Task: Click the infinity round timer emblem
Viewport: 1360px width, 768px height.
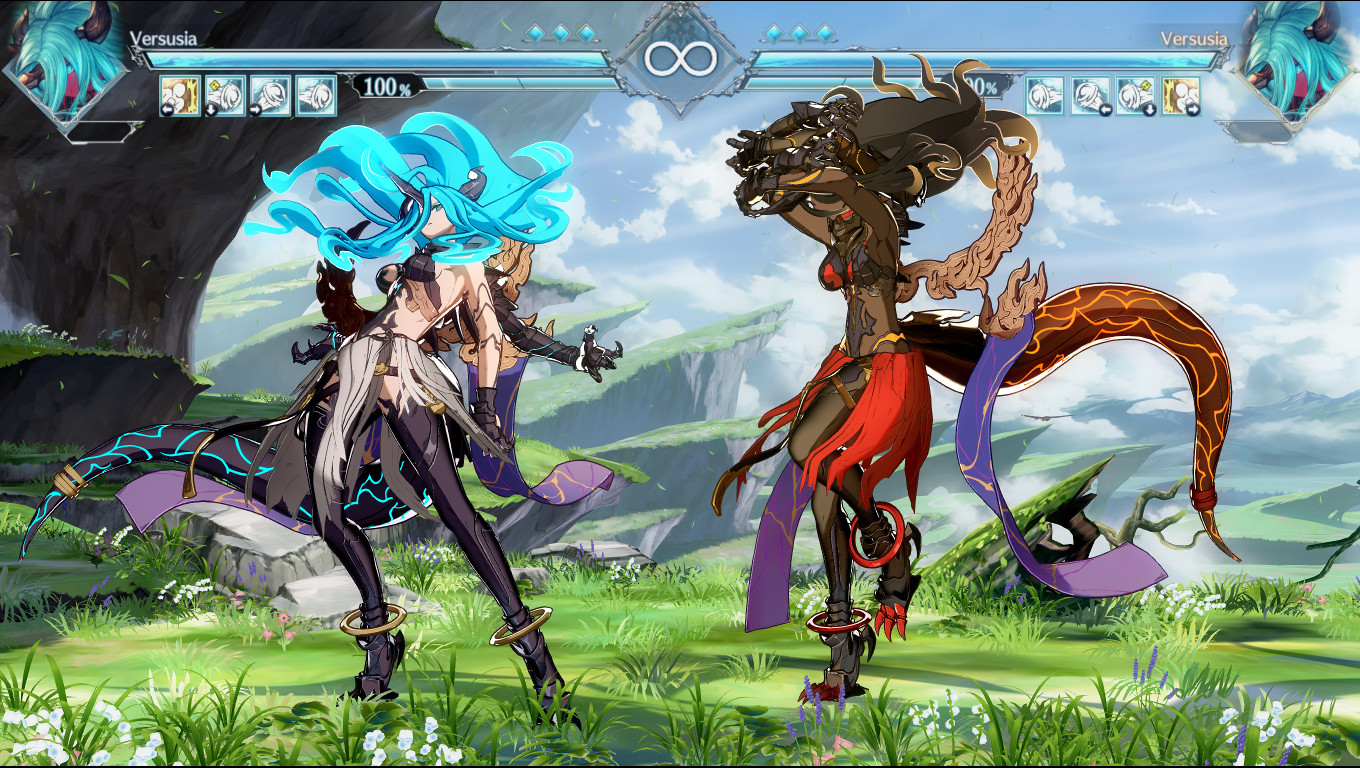Action: 680,57
